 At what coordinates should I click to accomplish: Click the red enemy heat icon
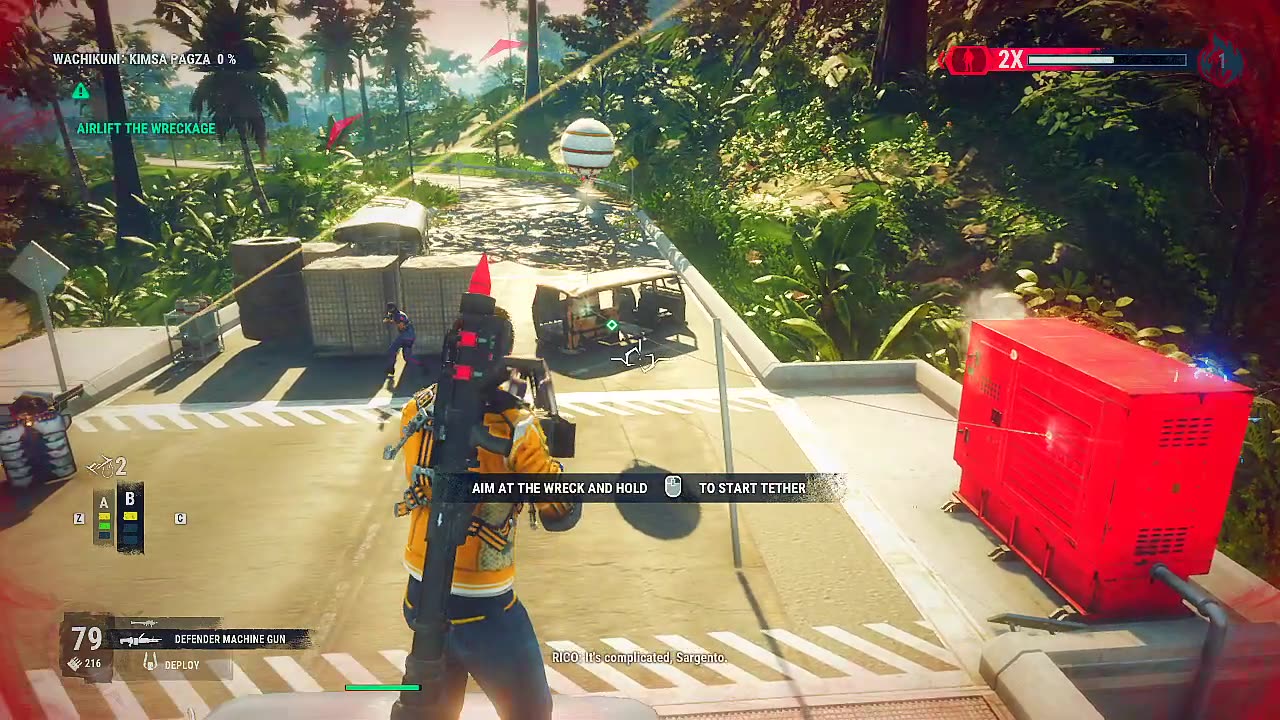(x=967, y=60)
